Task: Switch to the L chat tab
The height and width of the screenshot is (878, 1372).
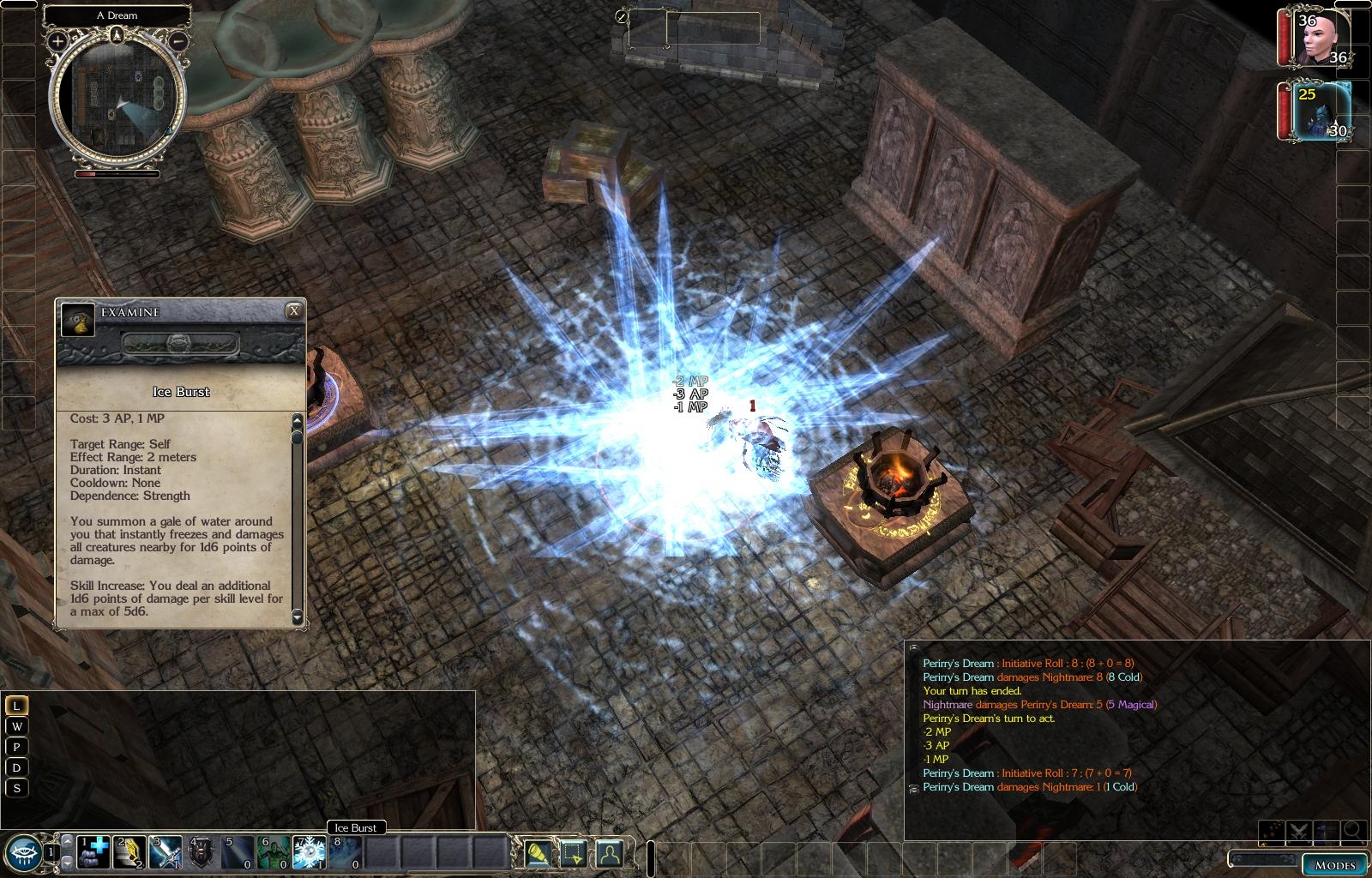Action: (16, 706)
